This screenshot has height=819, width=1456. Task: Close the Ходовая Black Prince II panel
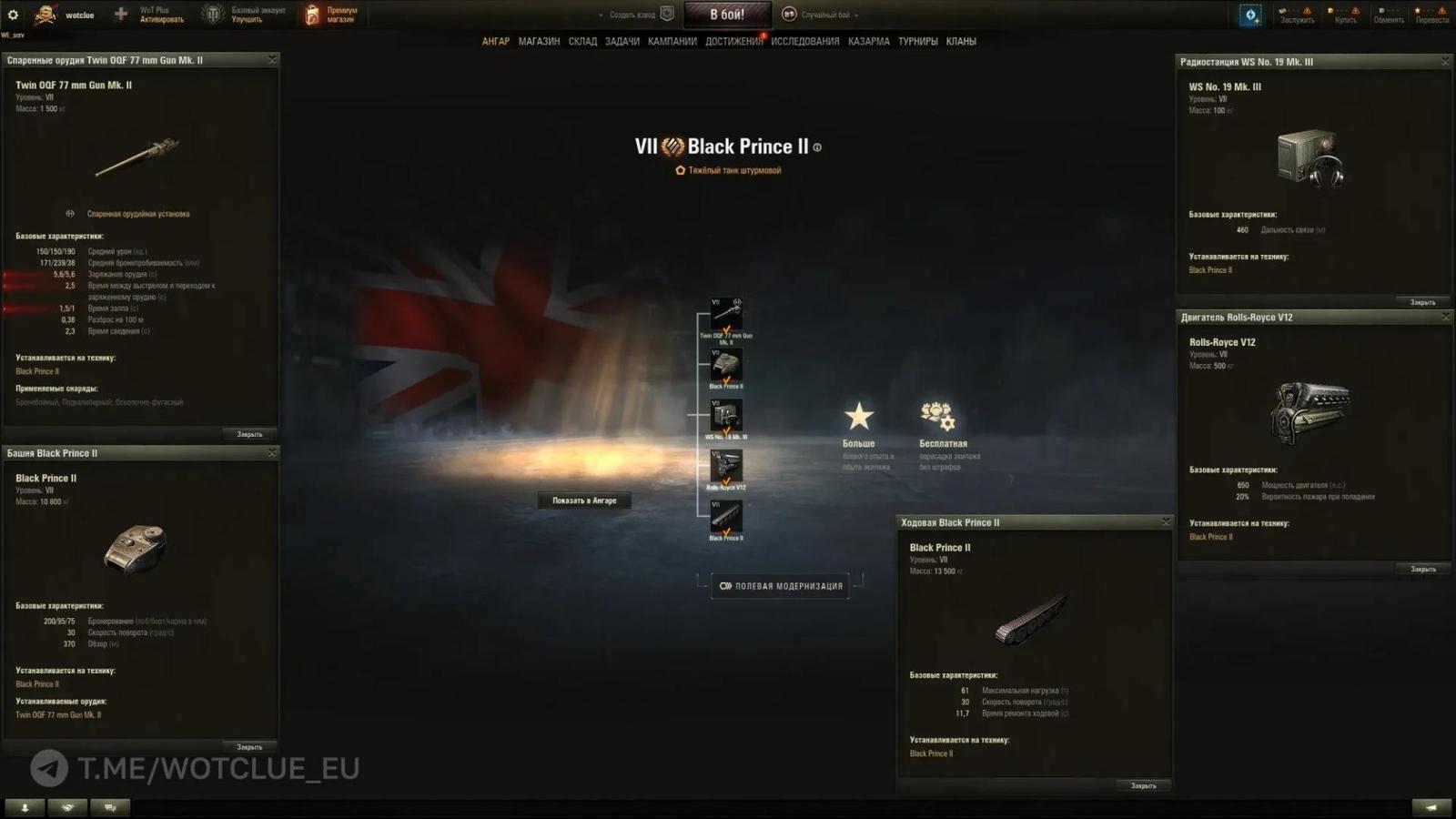pyautogui.click(x=1166, y=521)
